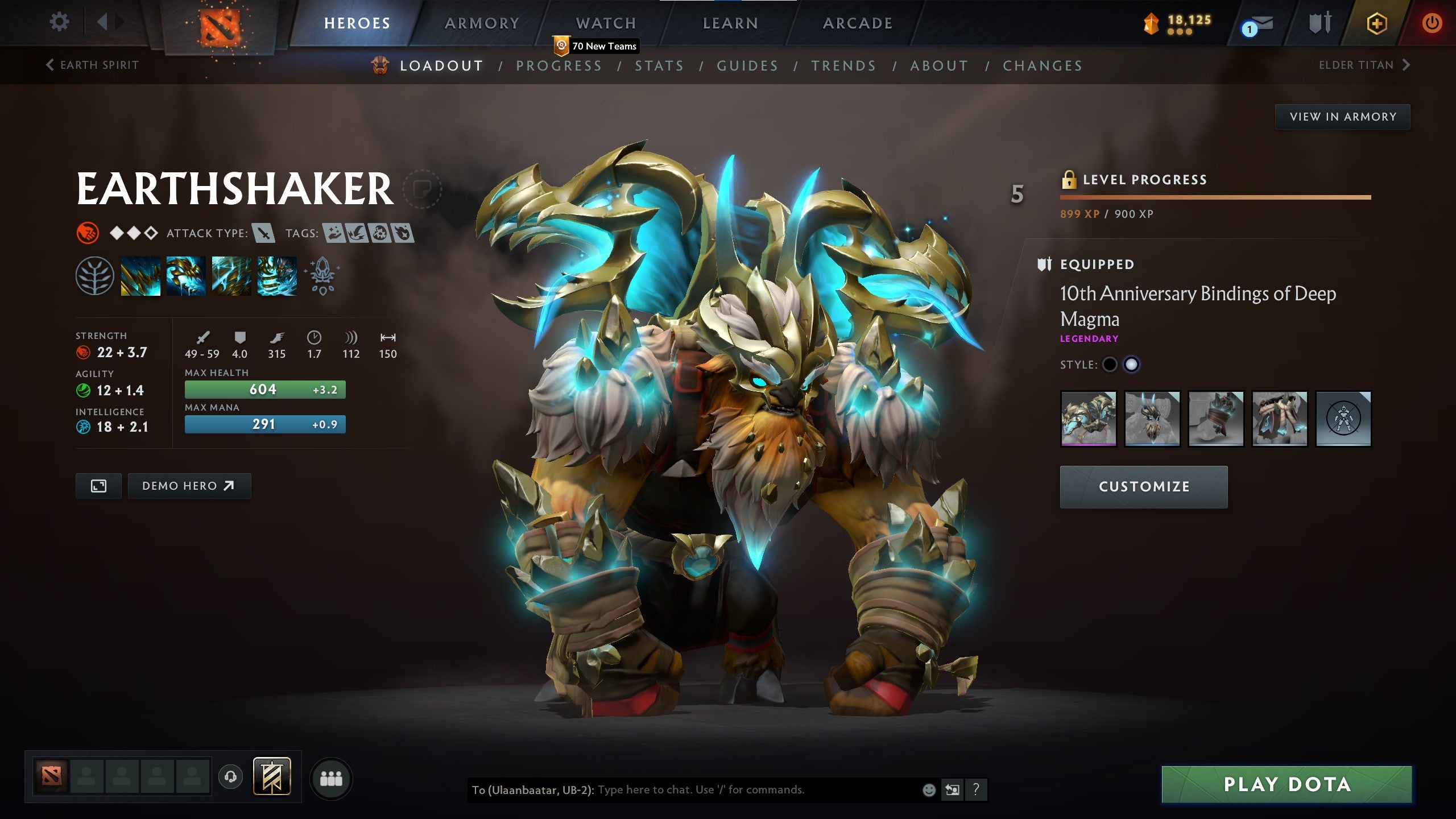Open the settings gear menu
This screenshot has width=1456, height=819.
tap(59, 23)
